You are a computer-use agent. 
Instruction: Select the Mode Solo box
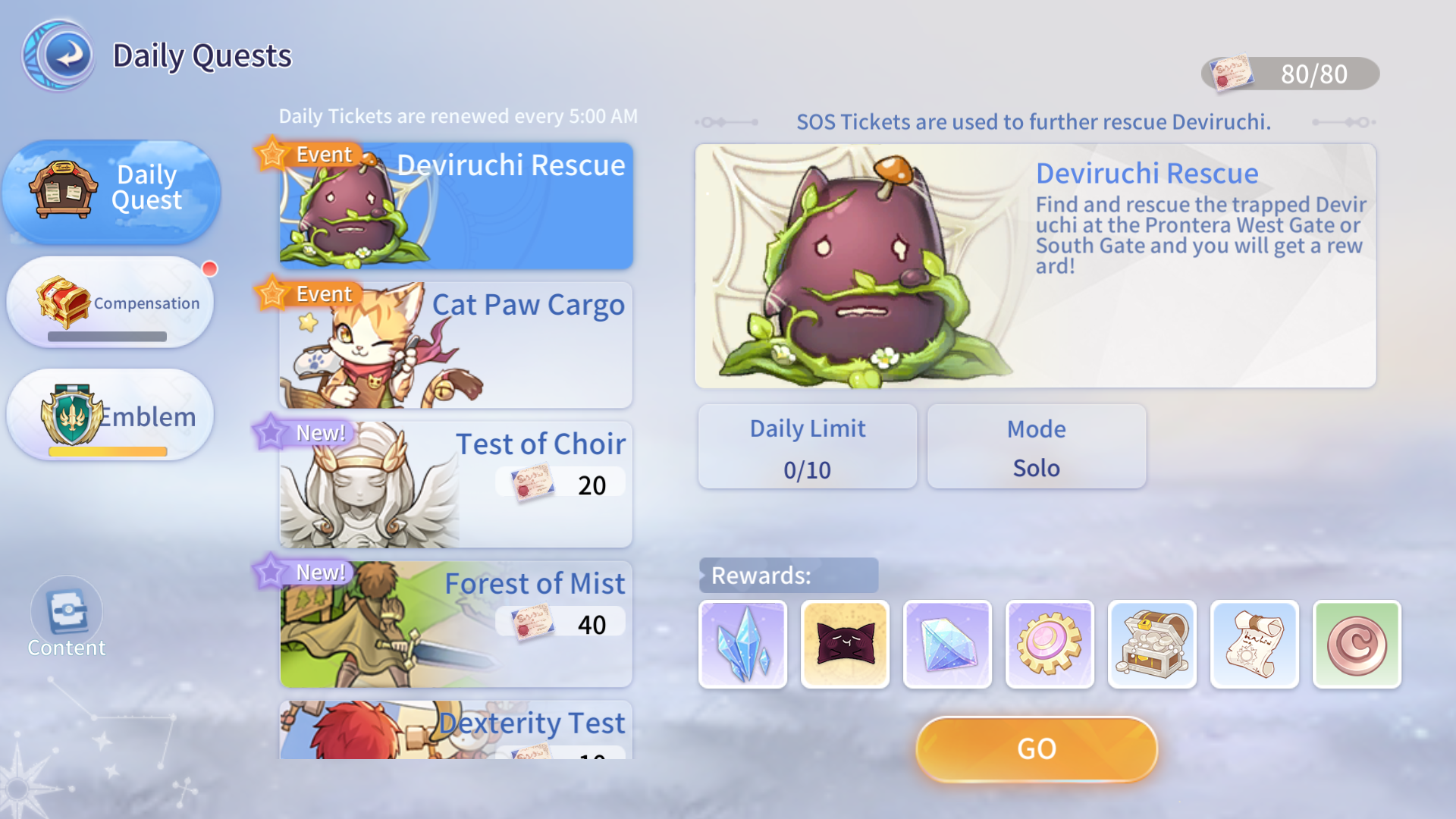tap(1036, 447)
